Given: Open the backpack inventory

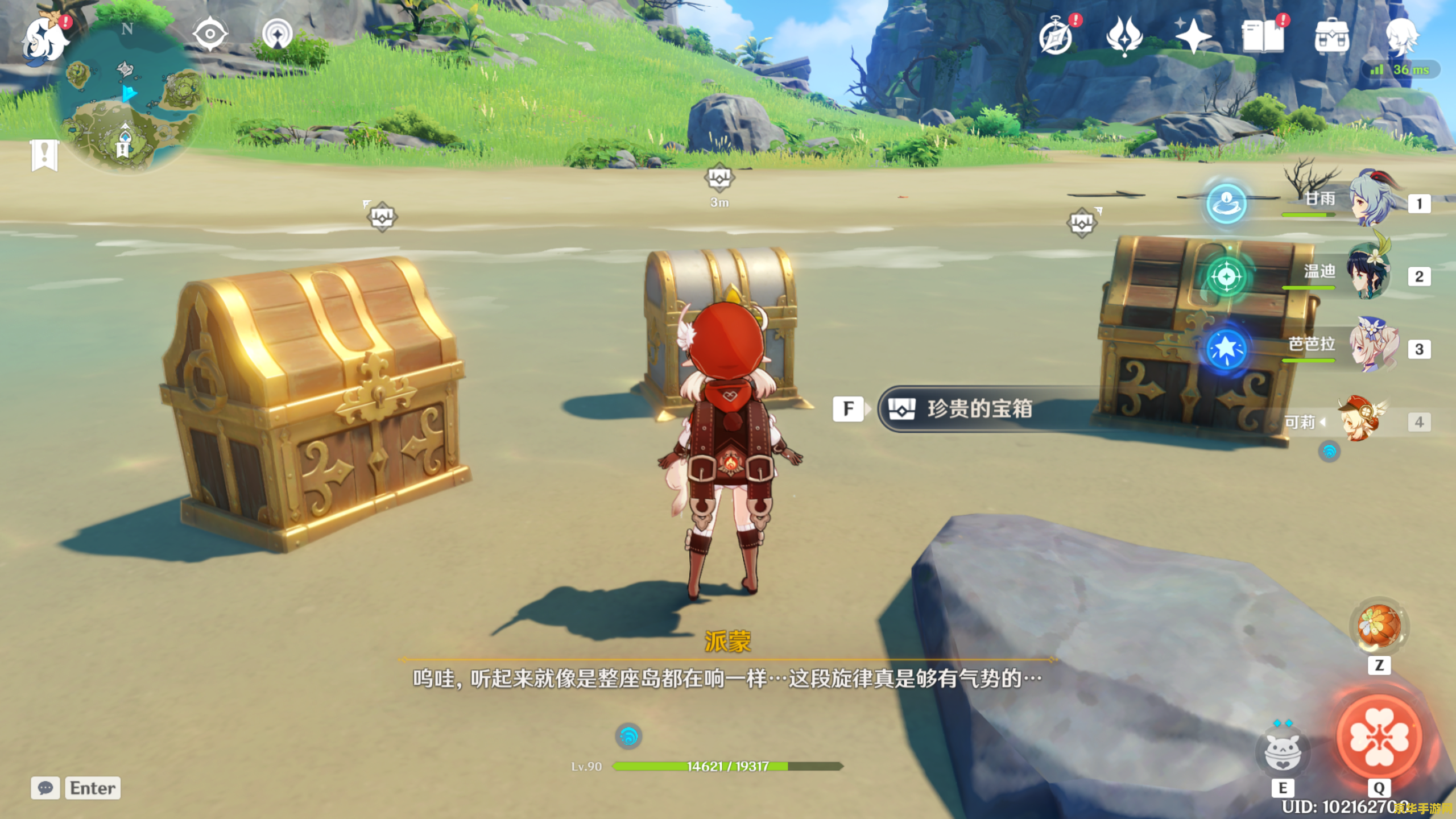Looking at the screenshot, I should [1331, 36].
